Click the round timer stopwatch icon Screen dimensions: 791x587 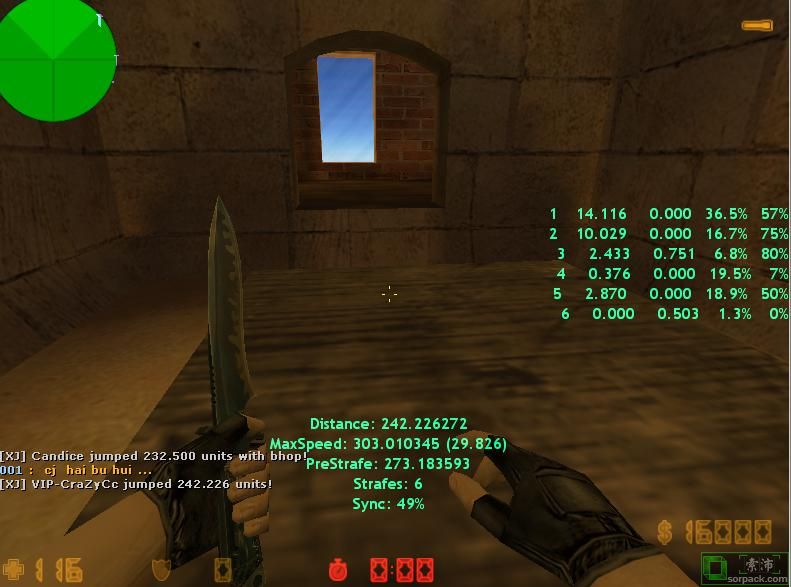(x=338, y=570)
